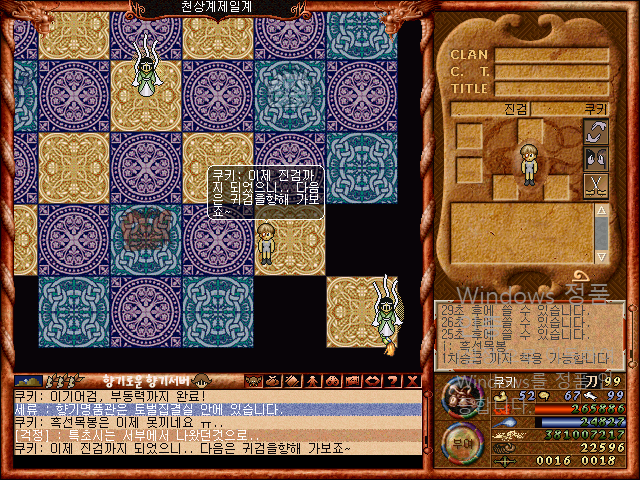Click the skull icon in the toolbar

pos(333,380)
